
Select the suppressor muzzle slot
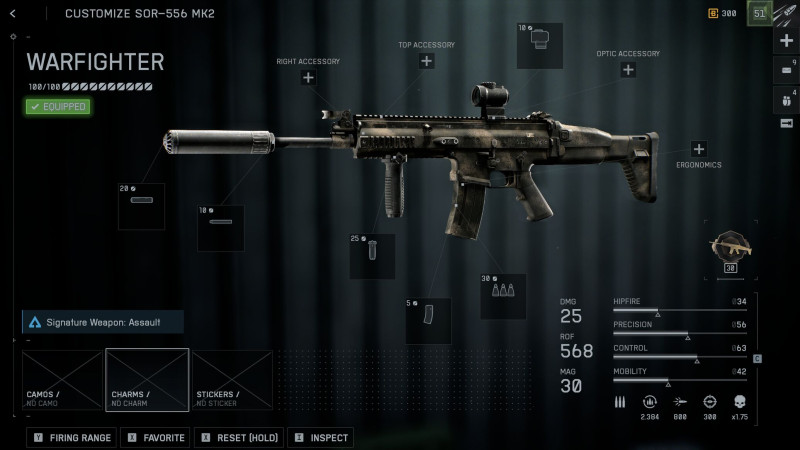(x=142, y=206)
